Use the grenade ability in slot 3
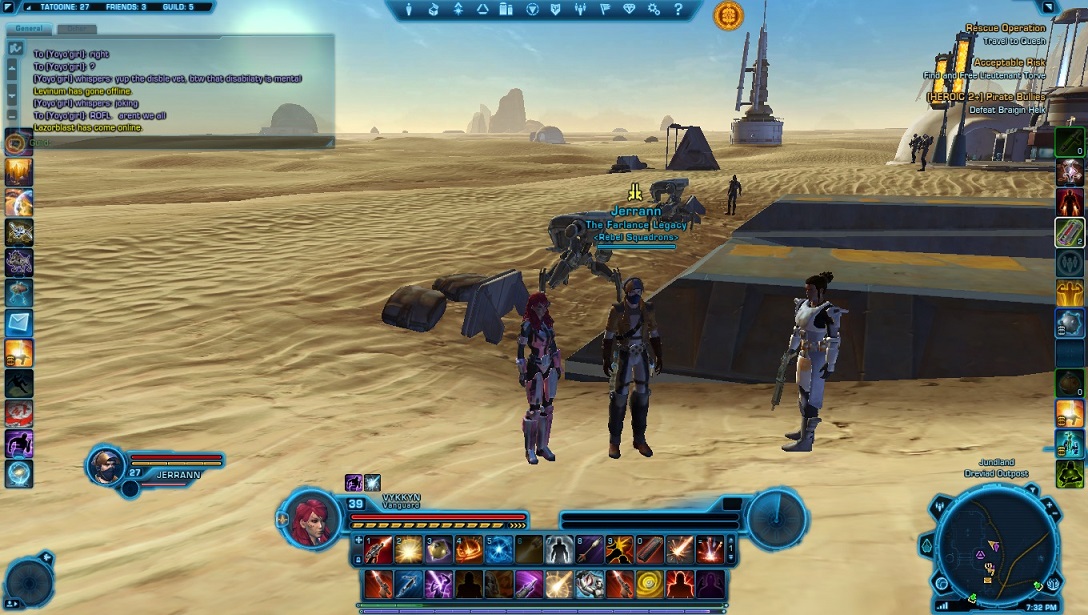The image size is (1088, 615). pyautogui.click(x=439, y=549)
